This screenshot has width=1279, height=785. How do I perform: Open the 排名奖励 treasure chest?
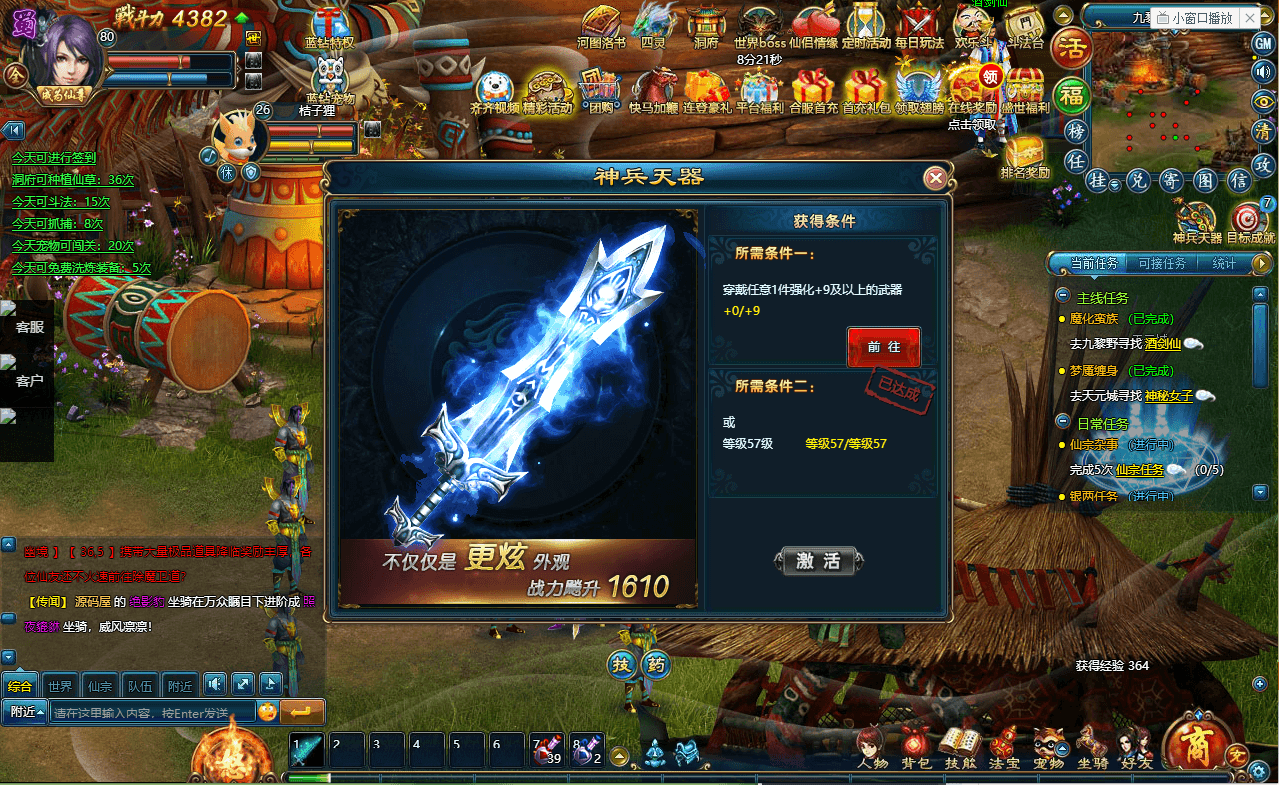point(1024,155)
